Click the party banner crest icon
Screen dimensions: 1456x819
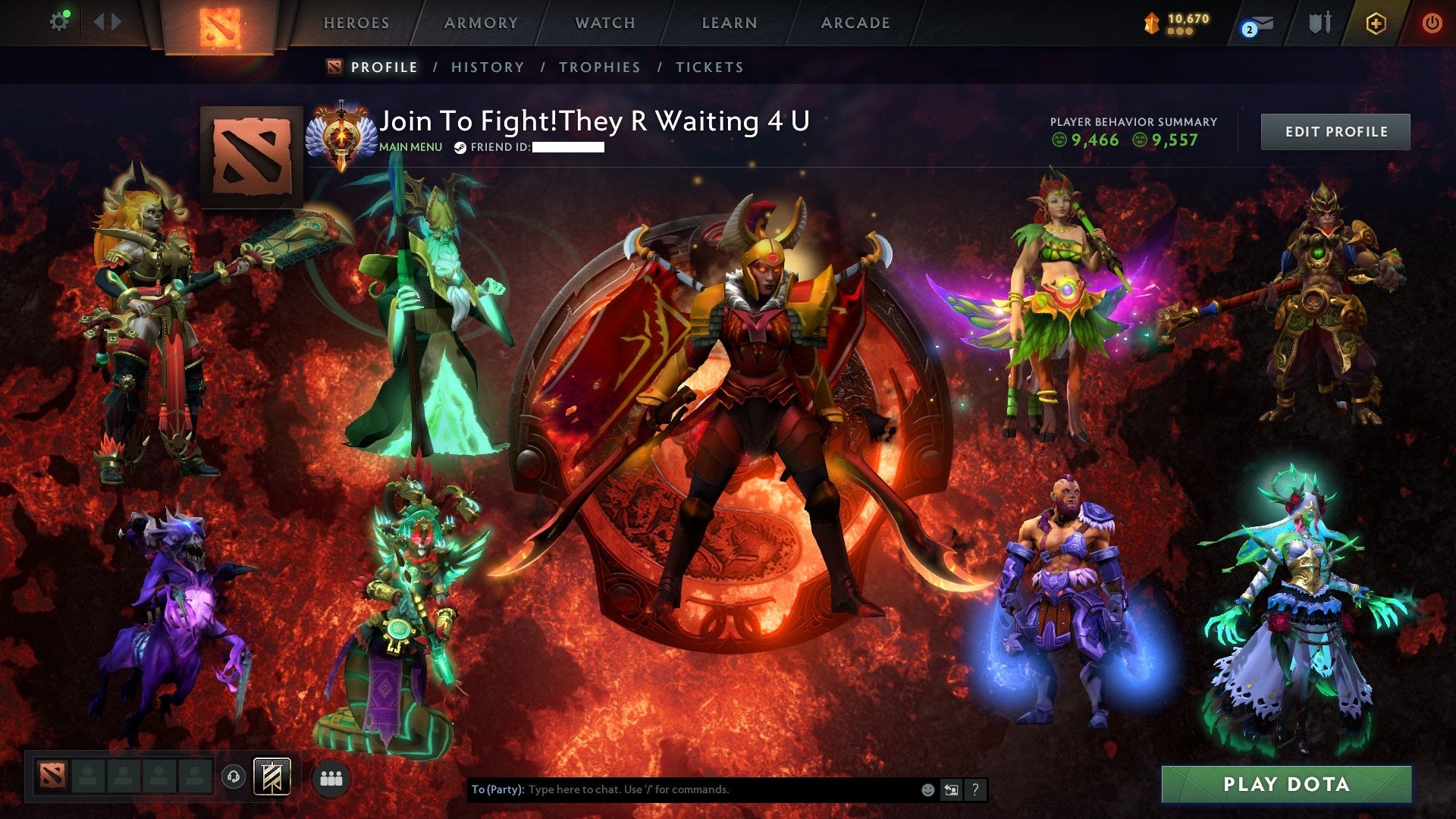pos(271,777)
